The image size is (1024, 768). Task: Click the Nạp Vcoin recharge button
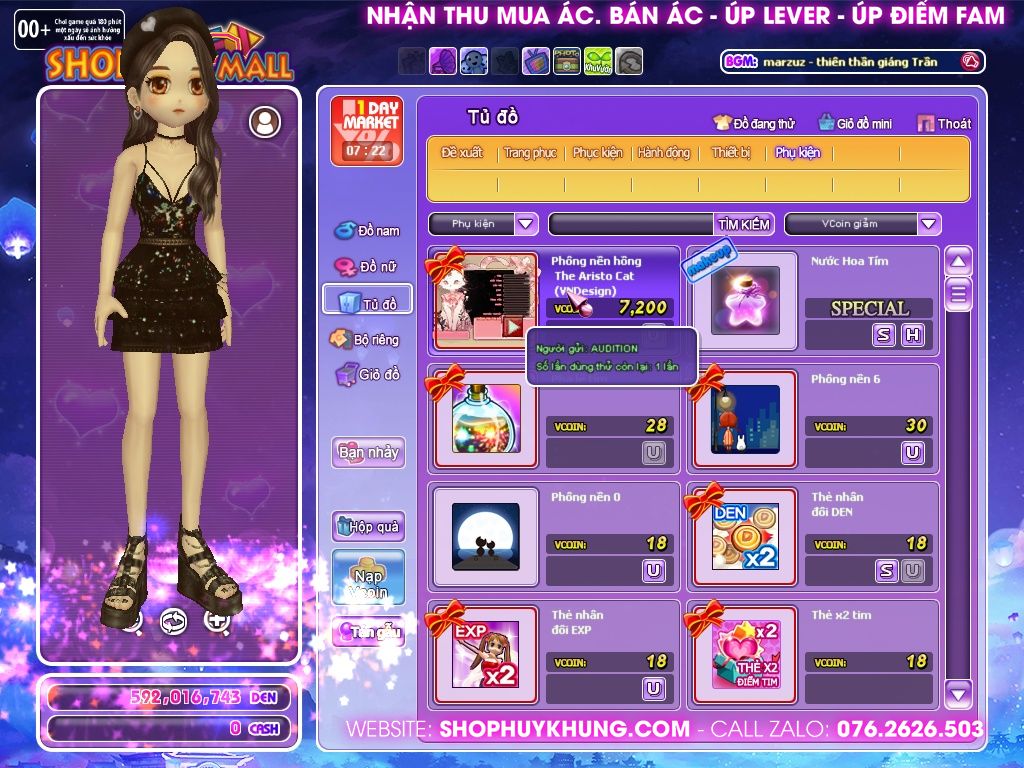tap(368, 577)
